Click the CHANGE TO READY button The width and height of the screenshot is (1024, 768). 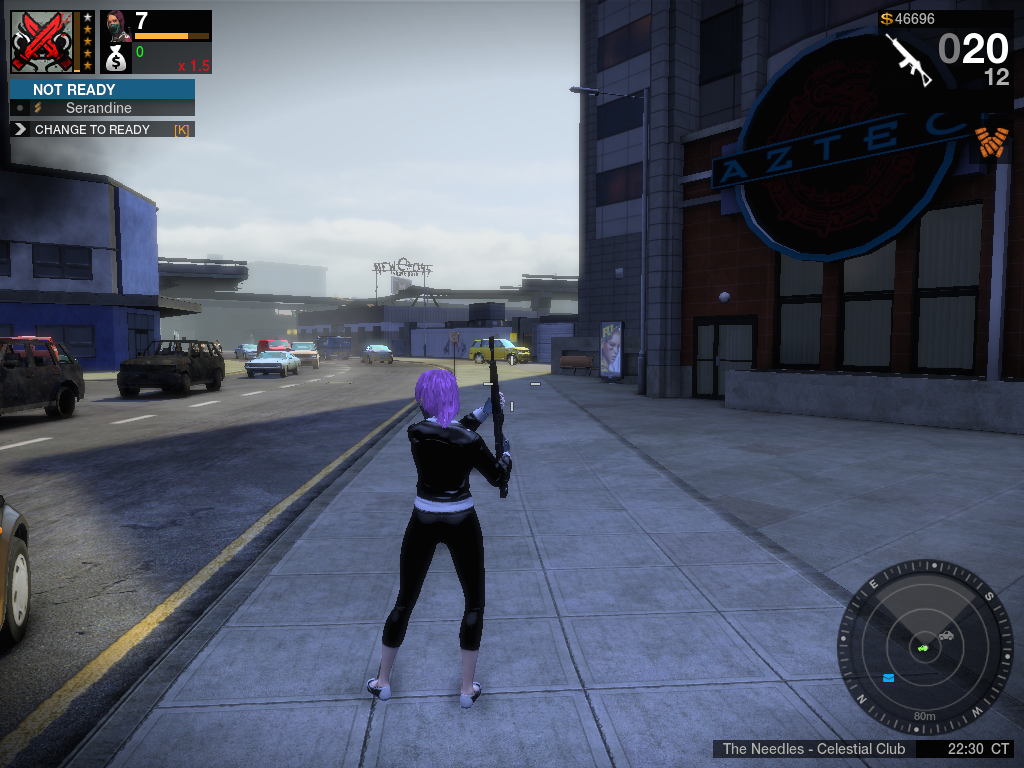[101, 130]
